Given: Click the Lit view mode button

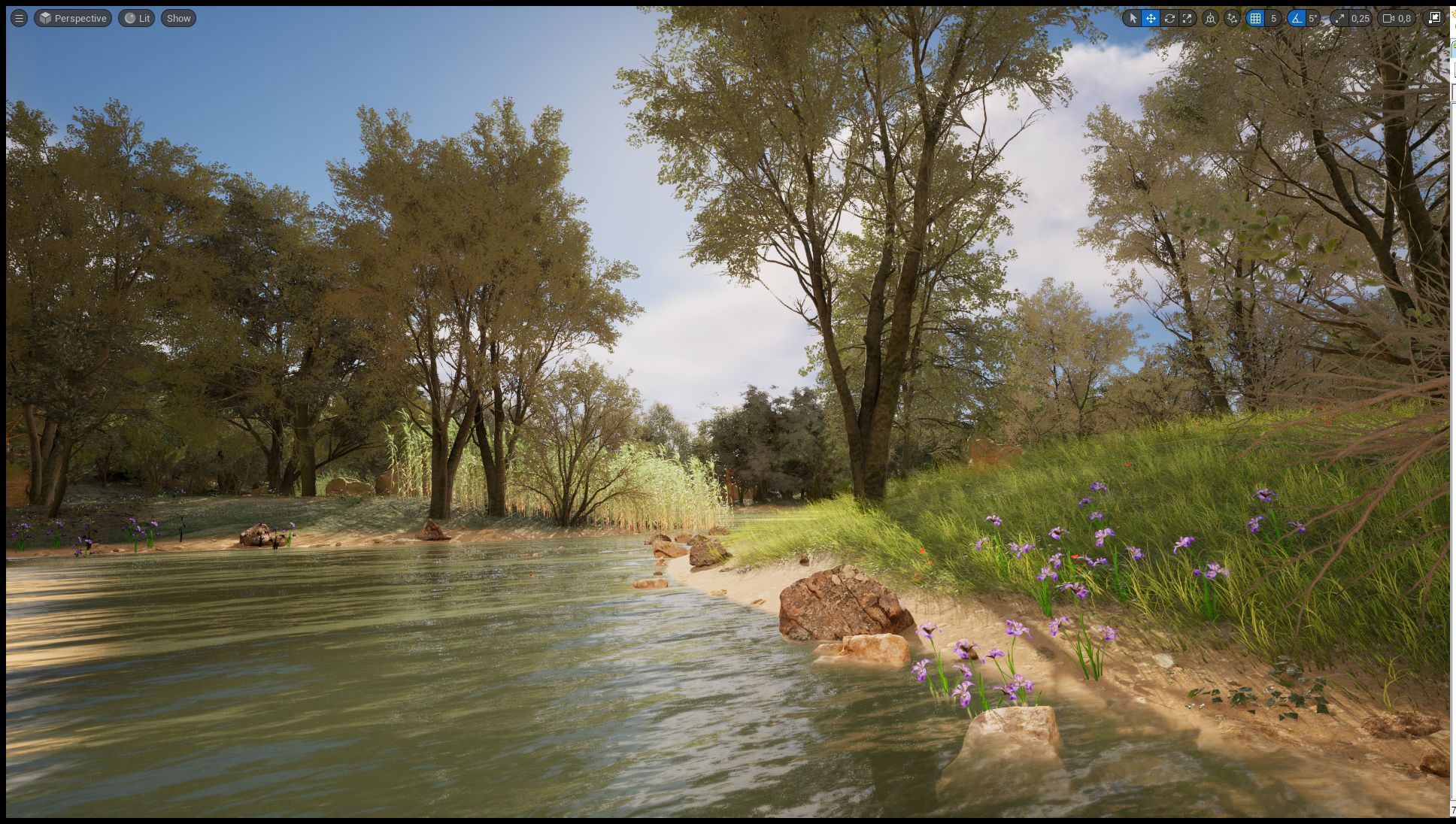Looking at the screenshot, I should click(136, 18).
